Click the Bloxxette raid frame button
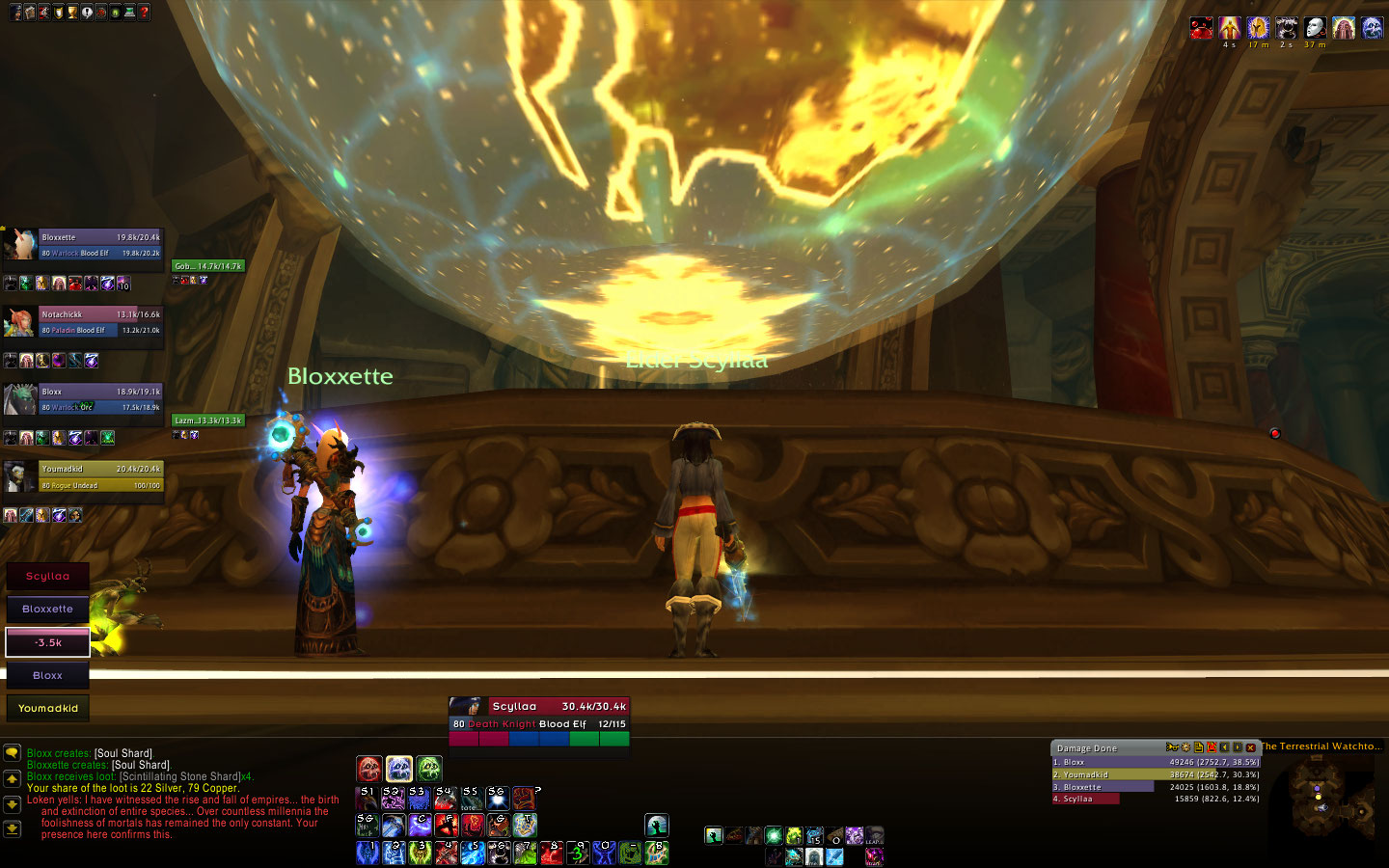 tap(47, 609)
